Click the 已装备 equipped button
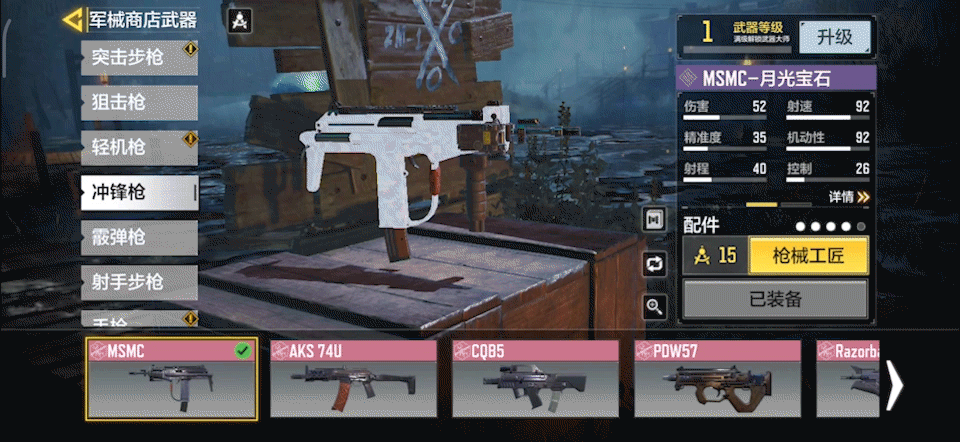The image size is (960, 442). click(775, 299)
